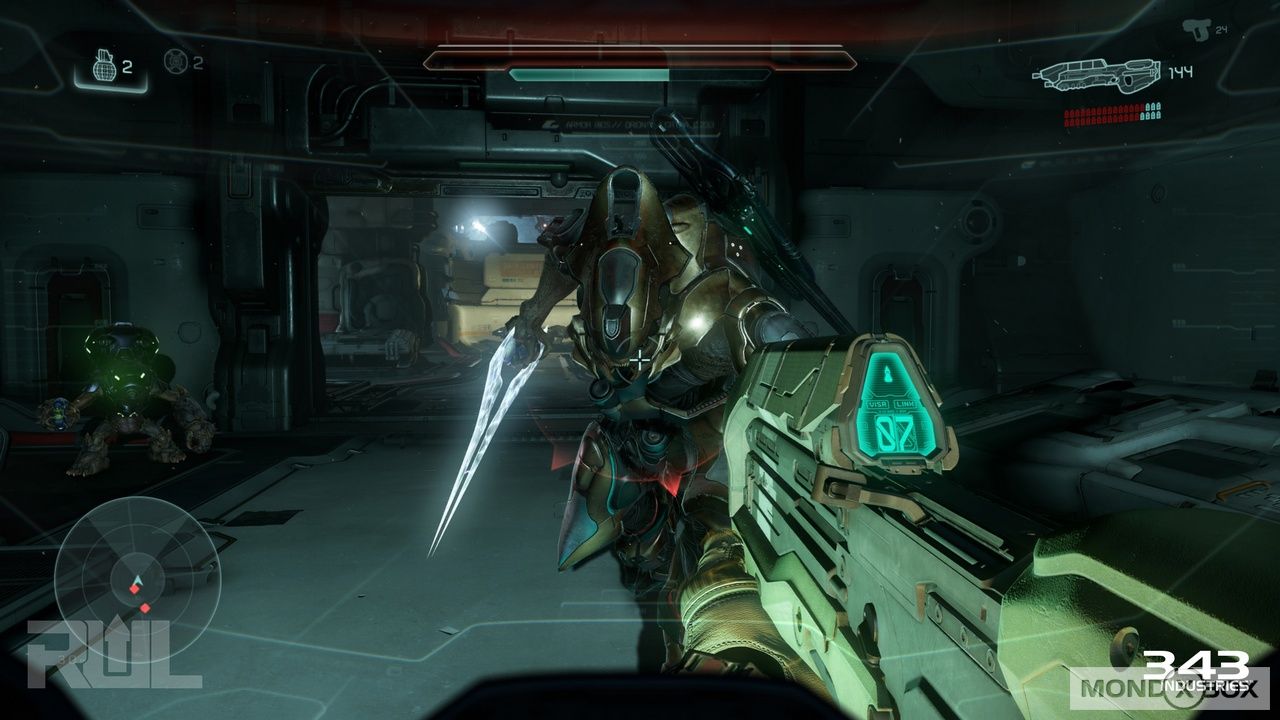
Task: Select the assault rifle weapon icon
Action: (x=1096, y=74)
